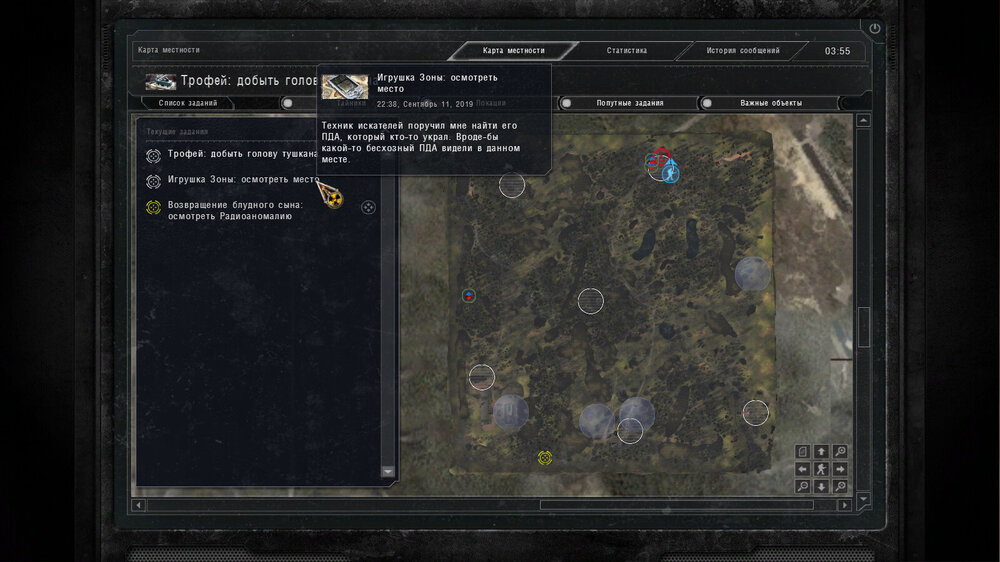Pan the map down with arrow button
This screenshot has height=562, width=1000.
(821, 486)
